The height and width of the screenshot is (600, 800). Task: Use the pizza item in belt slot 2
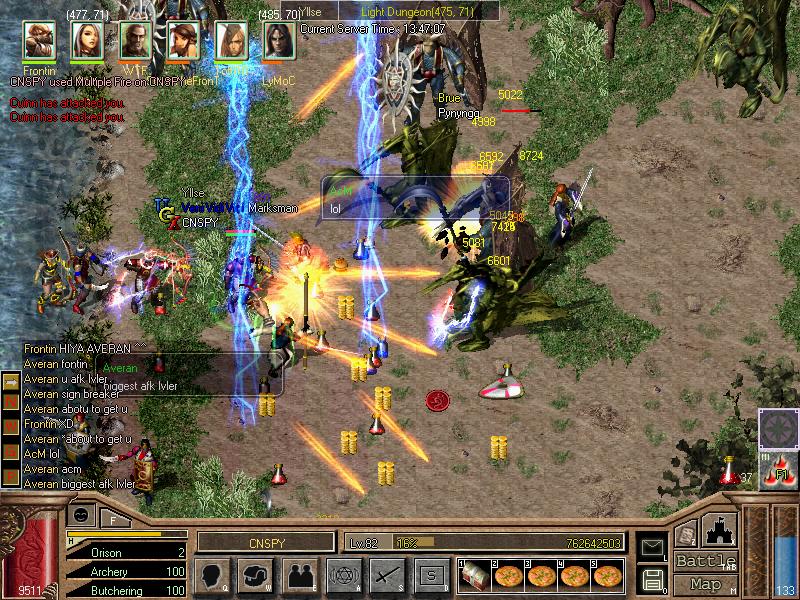pyautogui.click(x=508, y=576)
